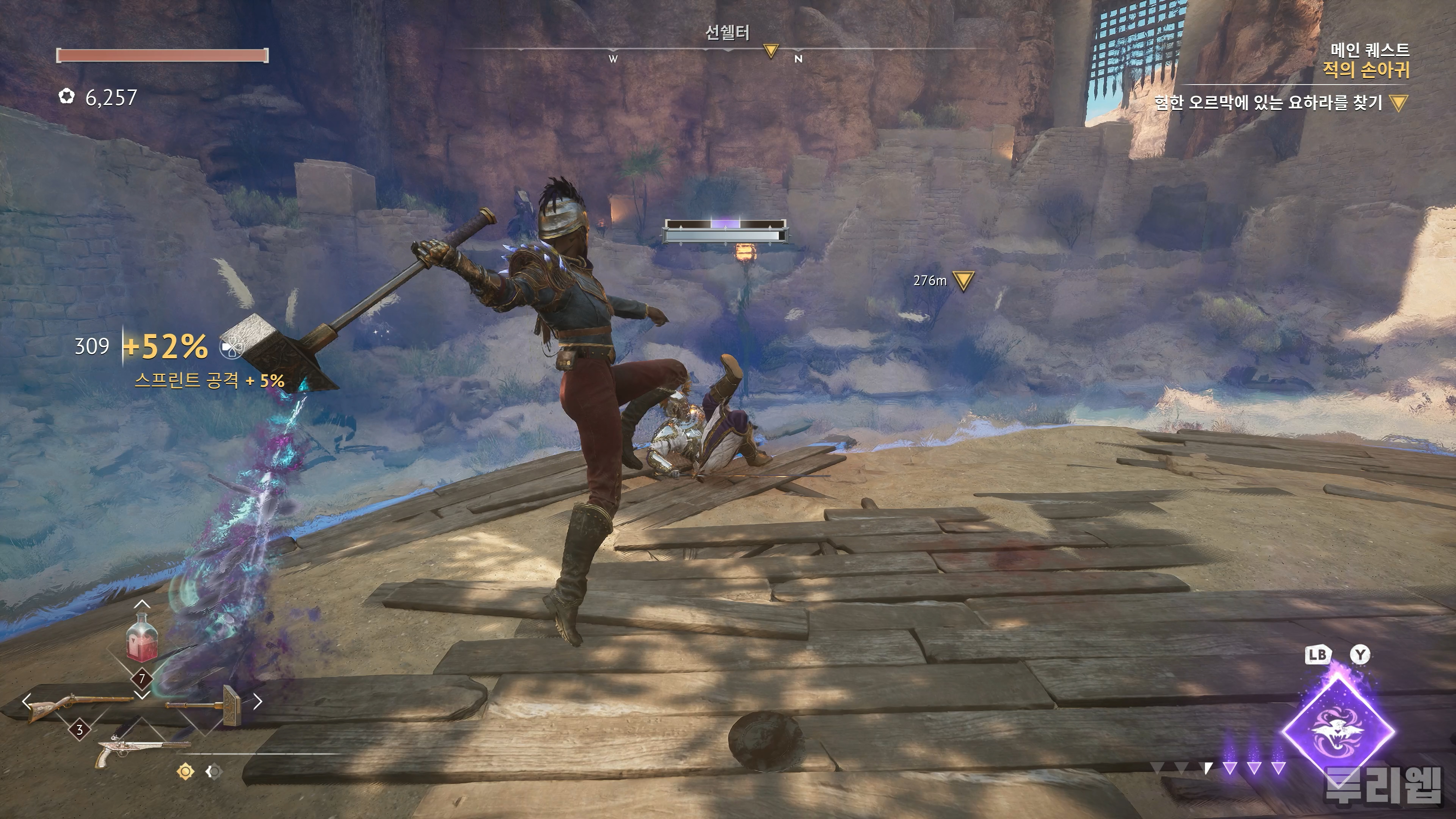Select the red healing flask slot

141,639
